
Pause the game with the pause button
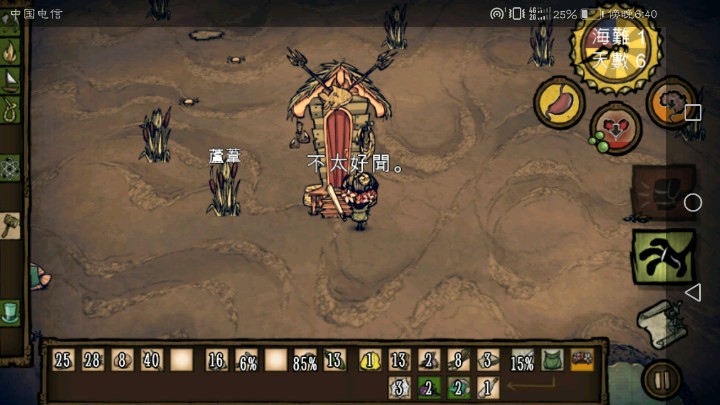coord(661,380)
